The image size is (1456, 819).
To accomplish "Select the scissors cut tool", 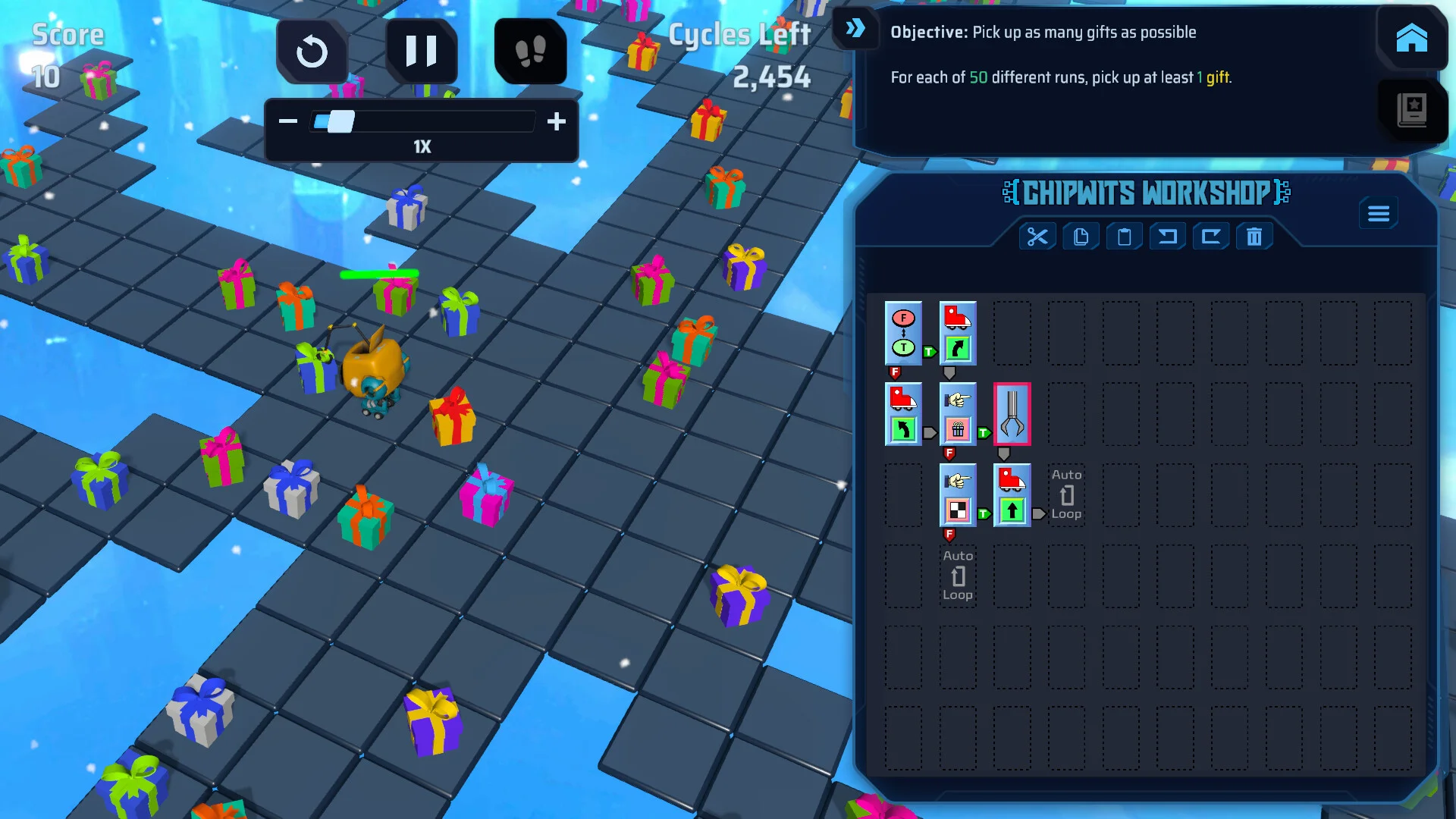I will 1037,237.
